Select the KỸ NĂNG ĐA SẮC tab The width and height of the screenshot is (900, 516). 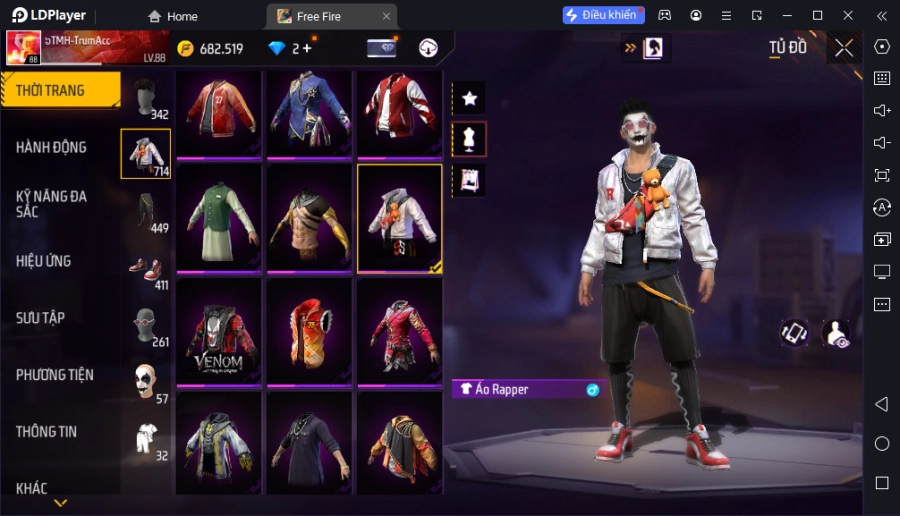[x=52, y=204]
